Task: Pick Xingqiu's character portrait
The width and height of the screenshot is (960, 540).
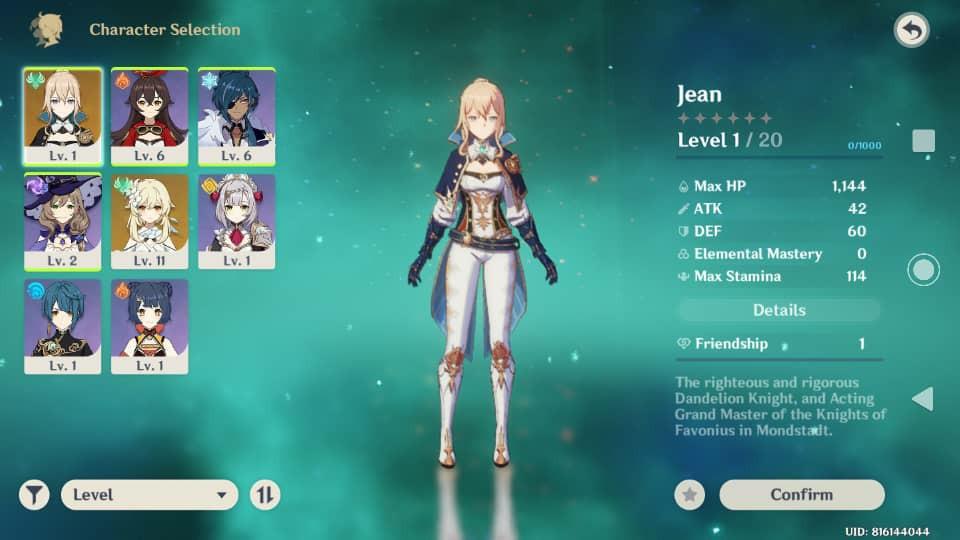Action: click(x=62, y=325)
